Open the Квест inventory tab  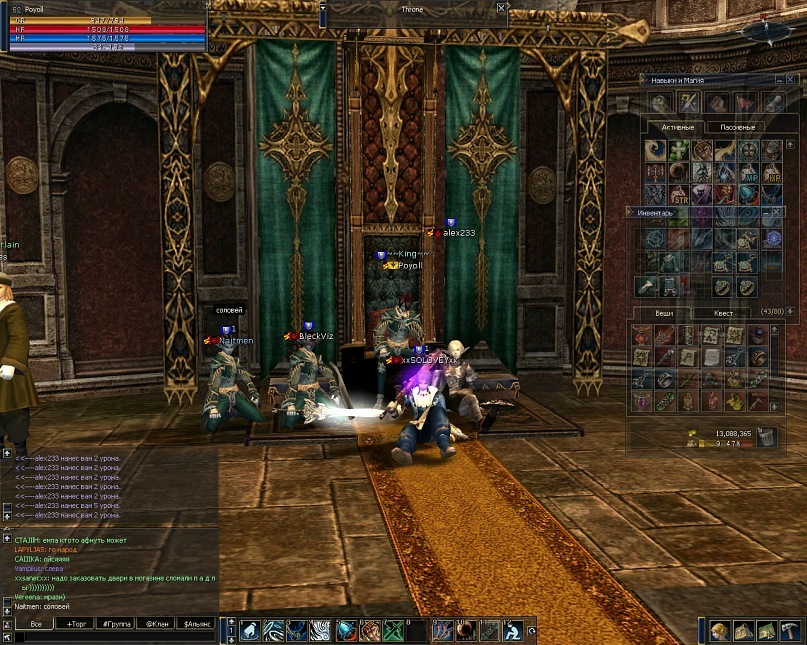pyautogui.click(x=723, y=313)
